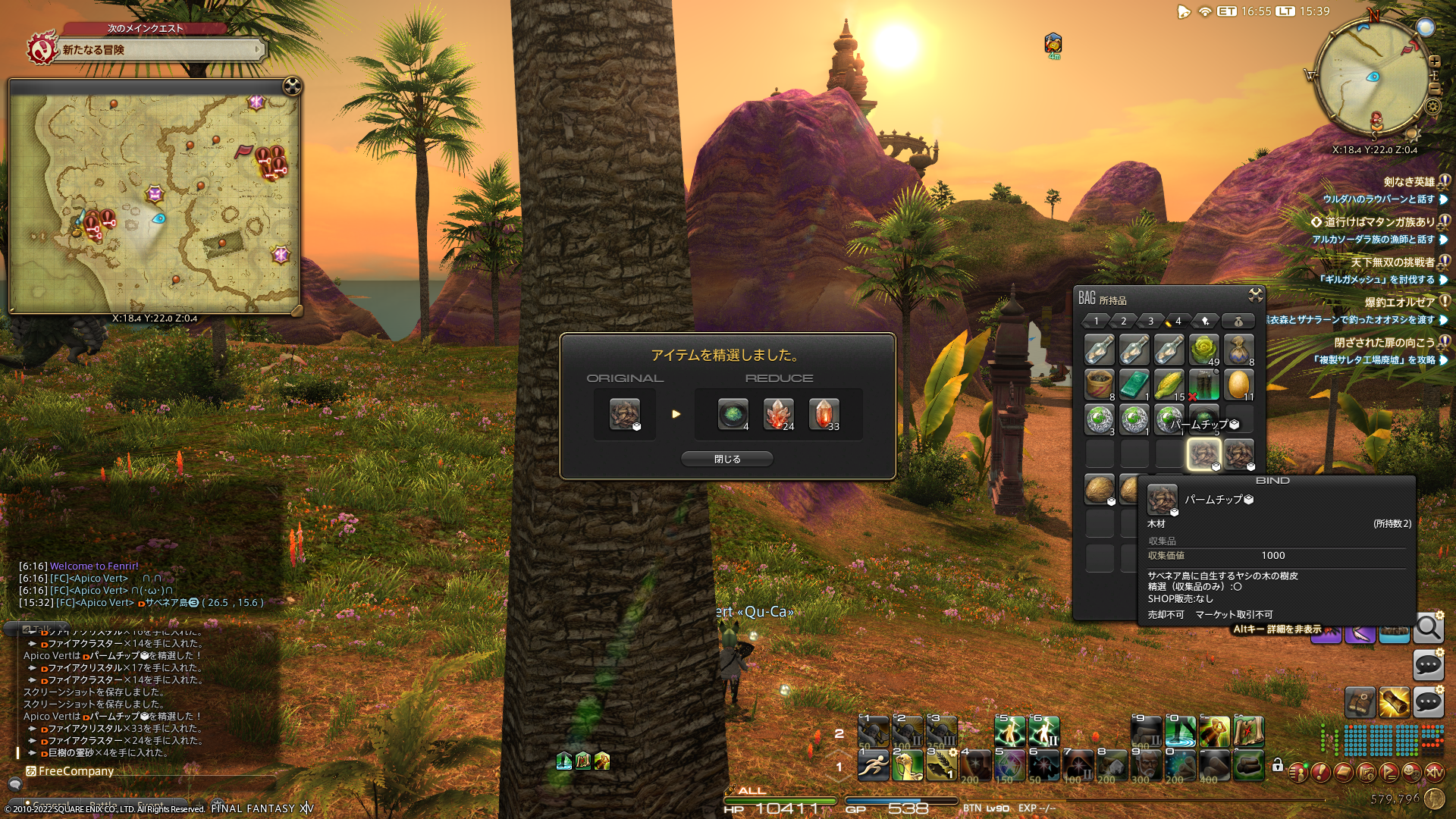The width and height of the screenshot is (1456, 819).
Task: Toggle the hotbar padlock icon
Action: (x=1278, y=765)
